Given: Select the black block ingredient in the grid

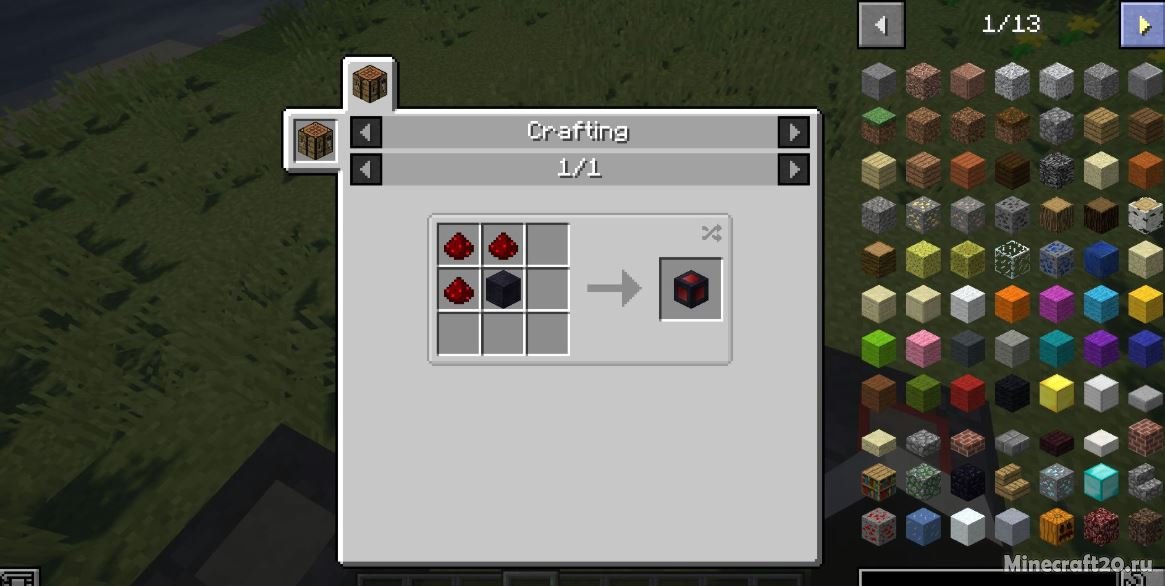Looking at the screenshot, I should 503,291.
